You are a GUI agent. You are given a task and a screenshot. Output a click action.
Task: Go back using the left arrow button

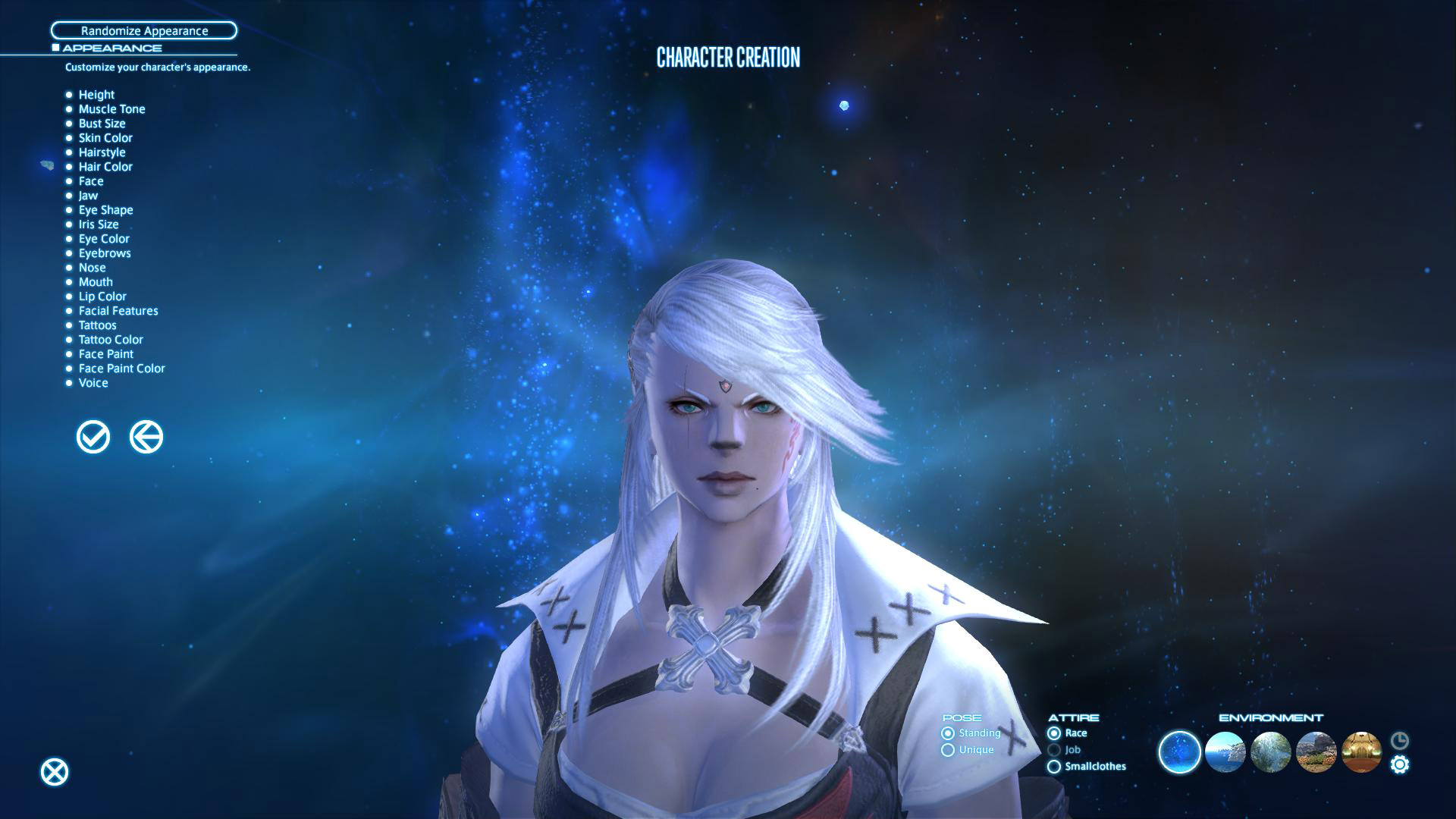(146, 438)
